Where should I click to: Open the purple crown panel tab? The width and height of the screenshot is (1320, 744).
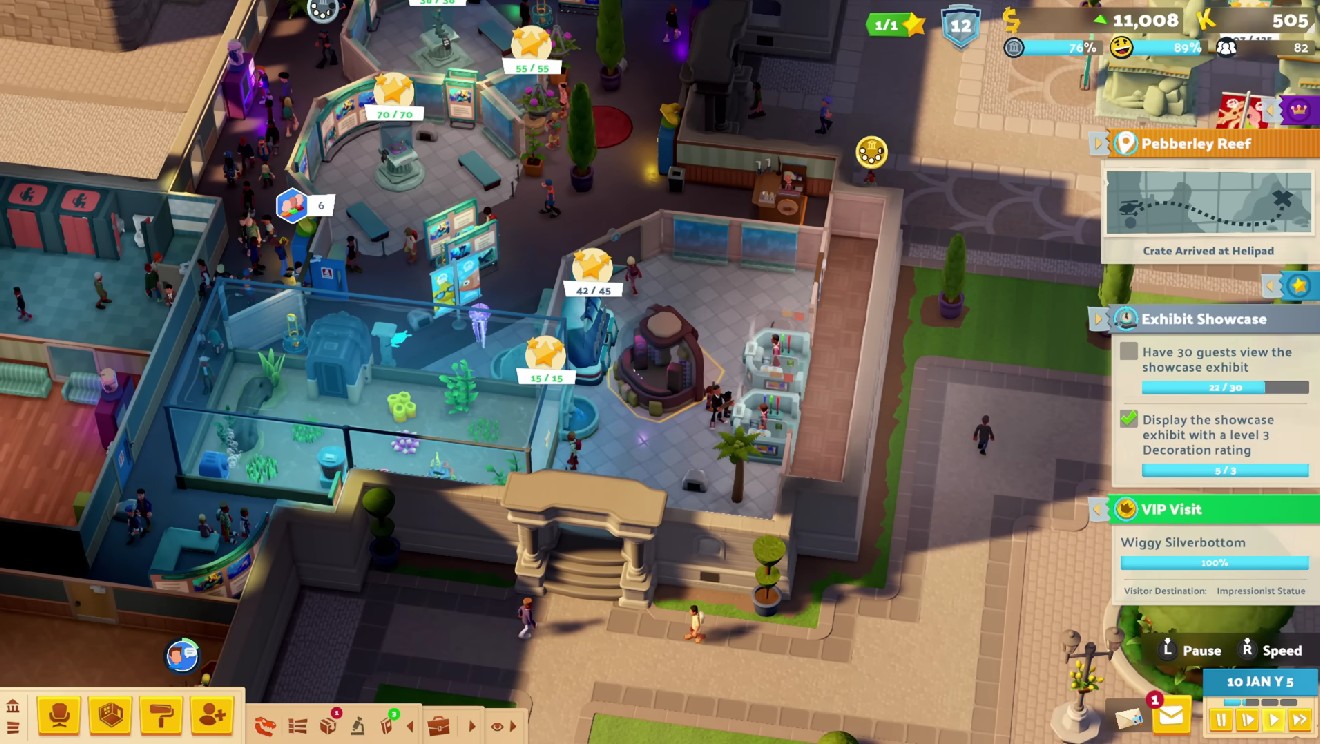click(x=1298, y=110)
